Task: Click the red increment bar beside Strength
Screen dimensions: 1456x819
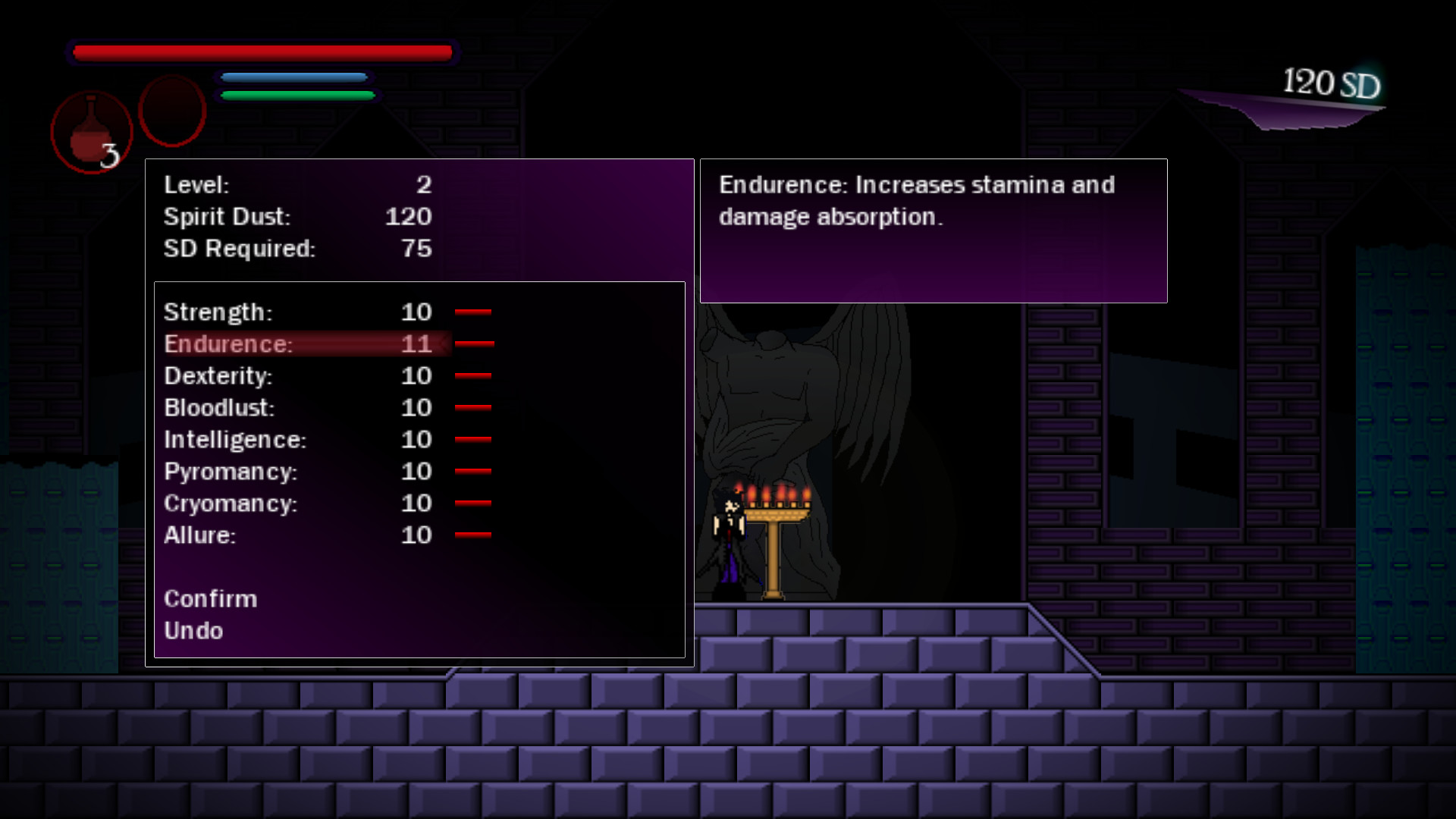Action: (x=472, y=312)
